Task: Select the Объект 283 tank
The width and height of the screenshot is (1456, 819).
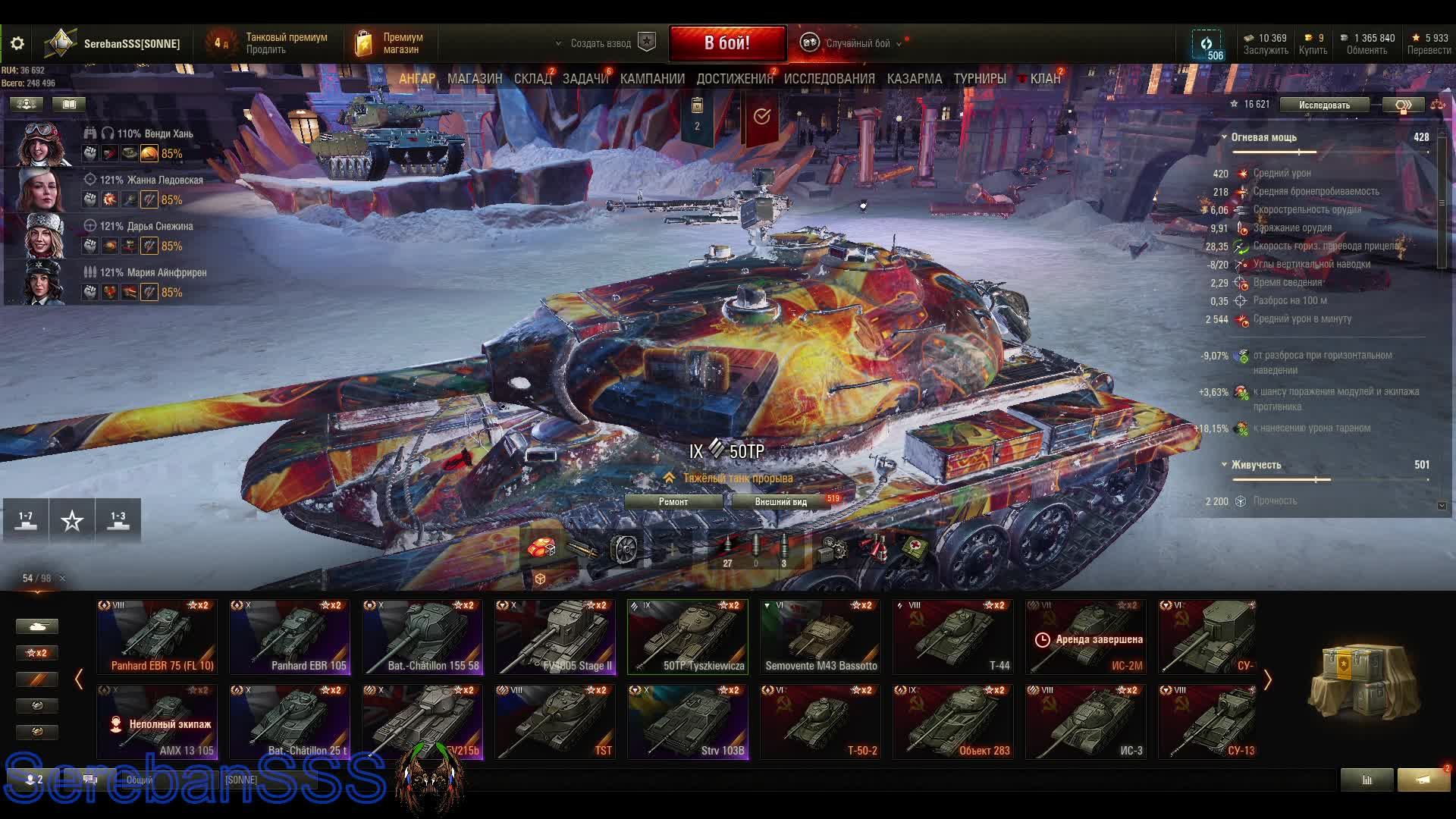Action: point(953,722)
